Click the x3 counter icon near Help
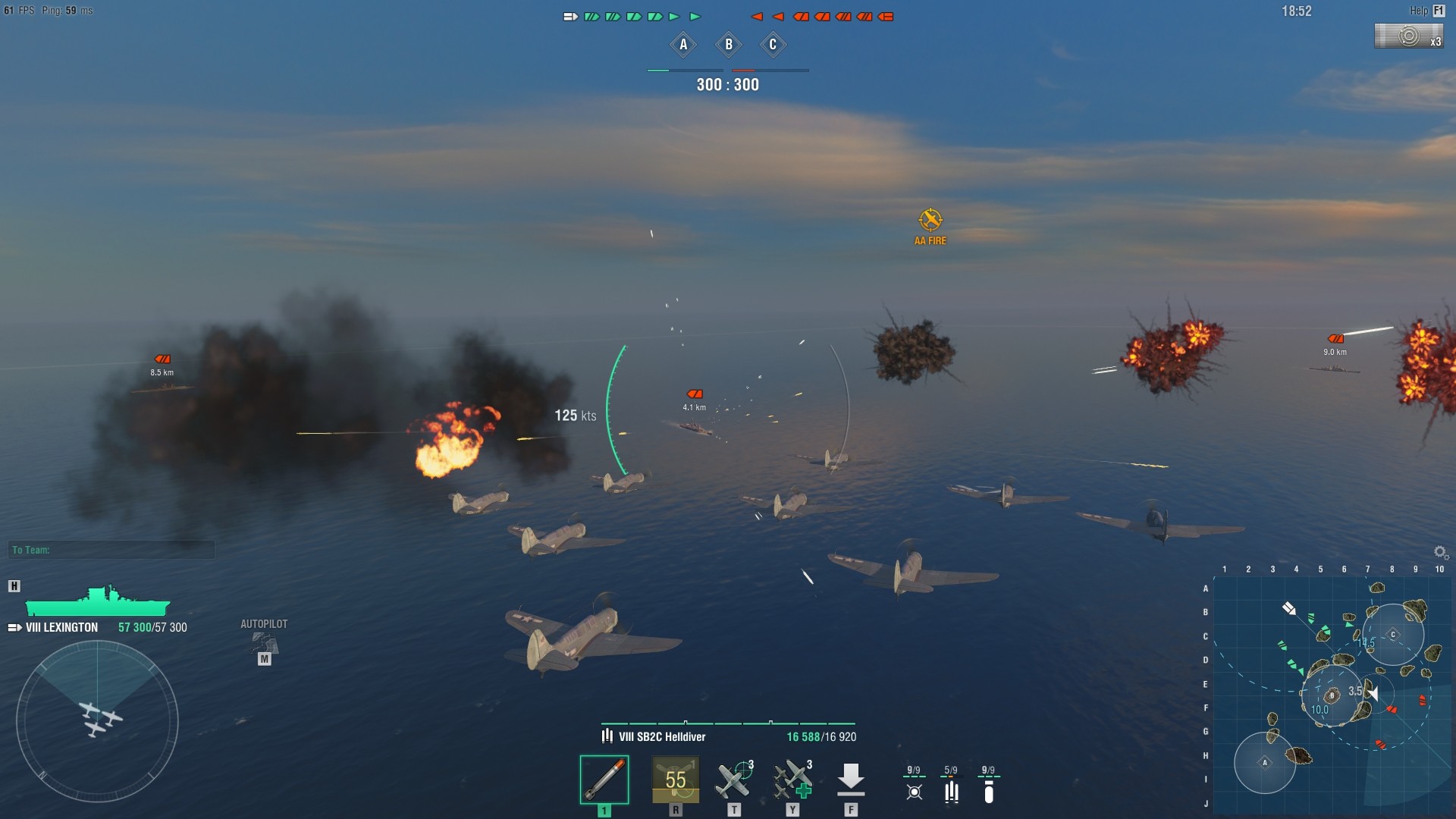Viewport: 1456px width, 819px height. click(x=1409, y=36)
